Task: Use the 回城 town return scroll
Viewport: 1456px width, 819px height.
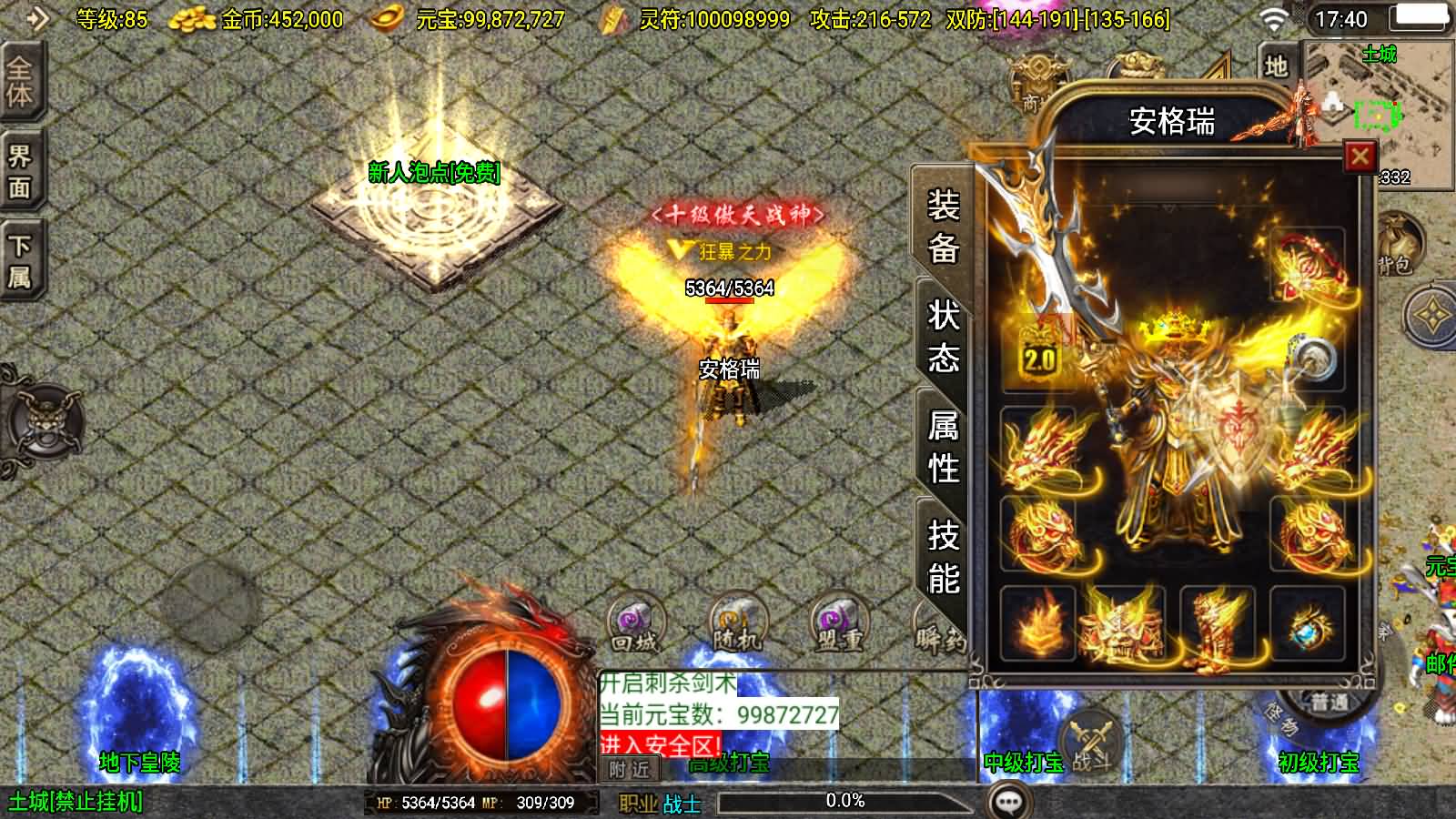Action: (635, 624)
